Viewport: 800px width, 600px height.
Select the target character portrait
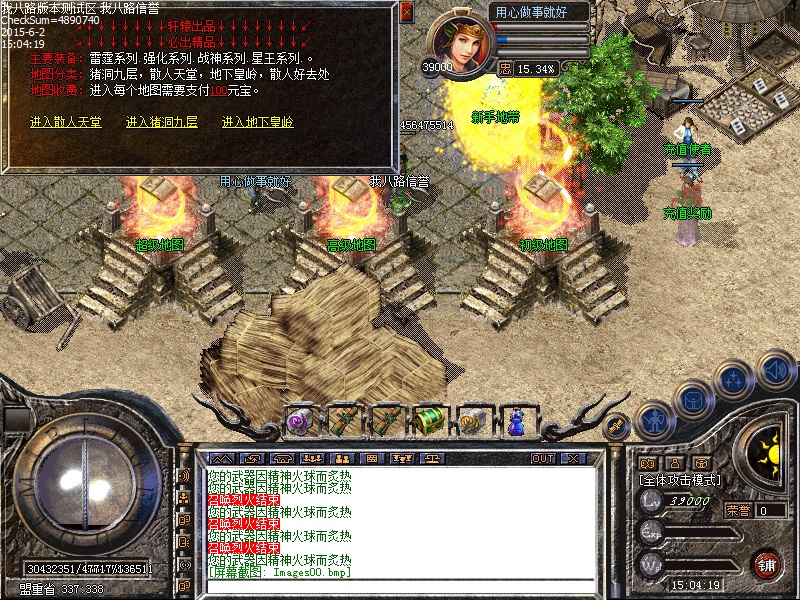click(x=460, y=42)
